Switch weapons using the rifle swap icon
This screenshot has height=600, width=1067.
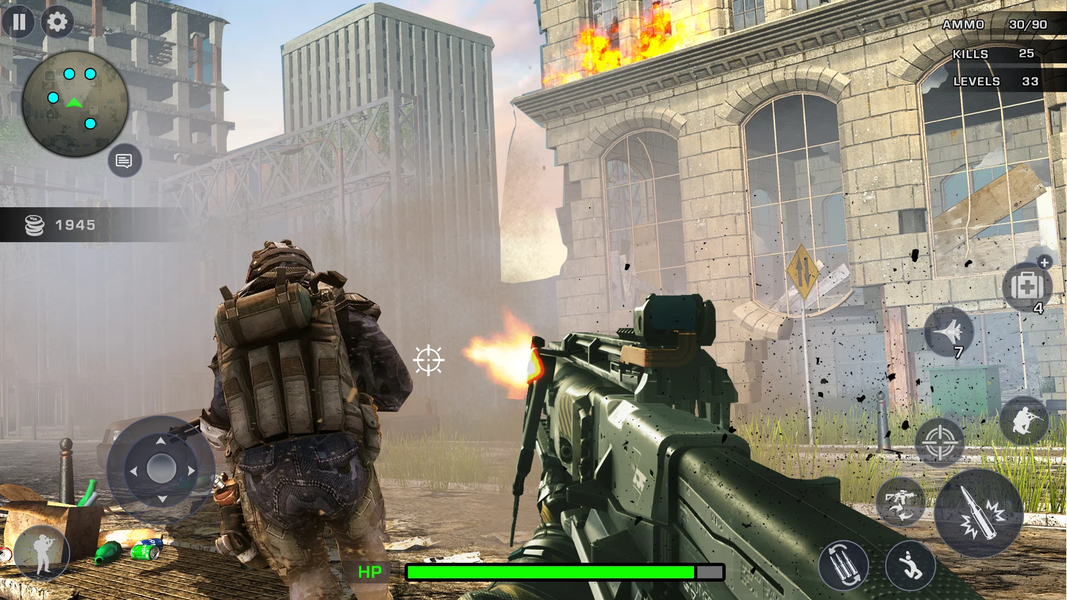[x=899, y=501]
